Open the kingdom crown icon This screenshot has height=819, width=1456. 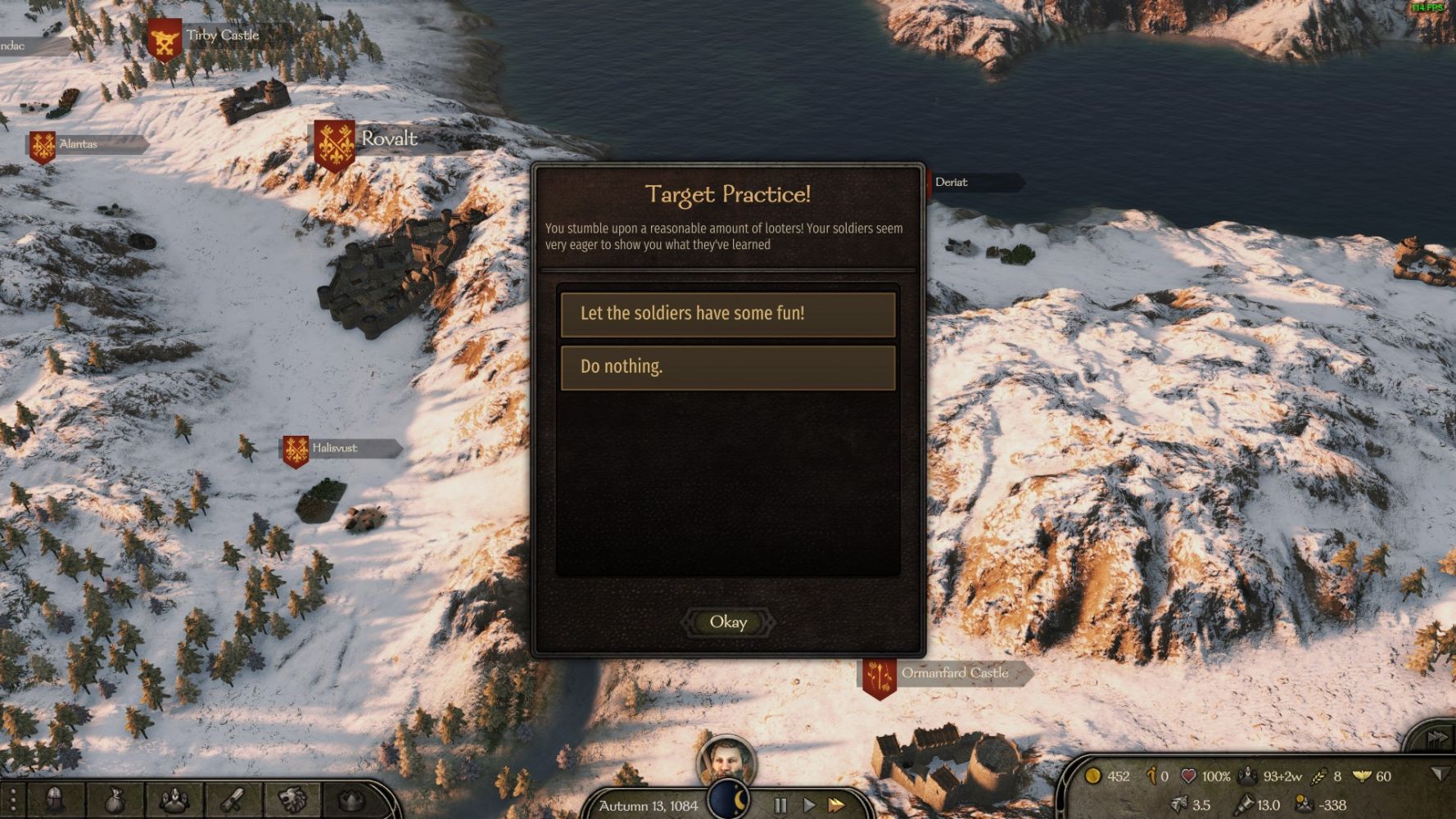point(350,799)
